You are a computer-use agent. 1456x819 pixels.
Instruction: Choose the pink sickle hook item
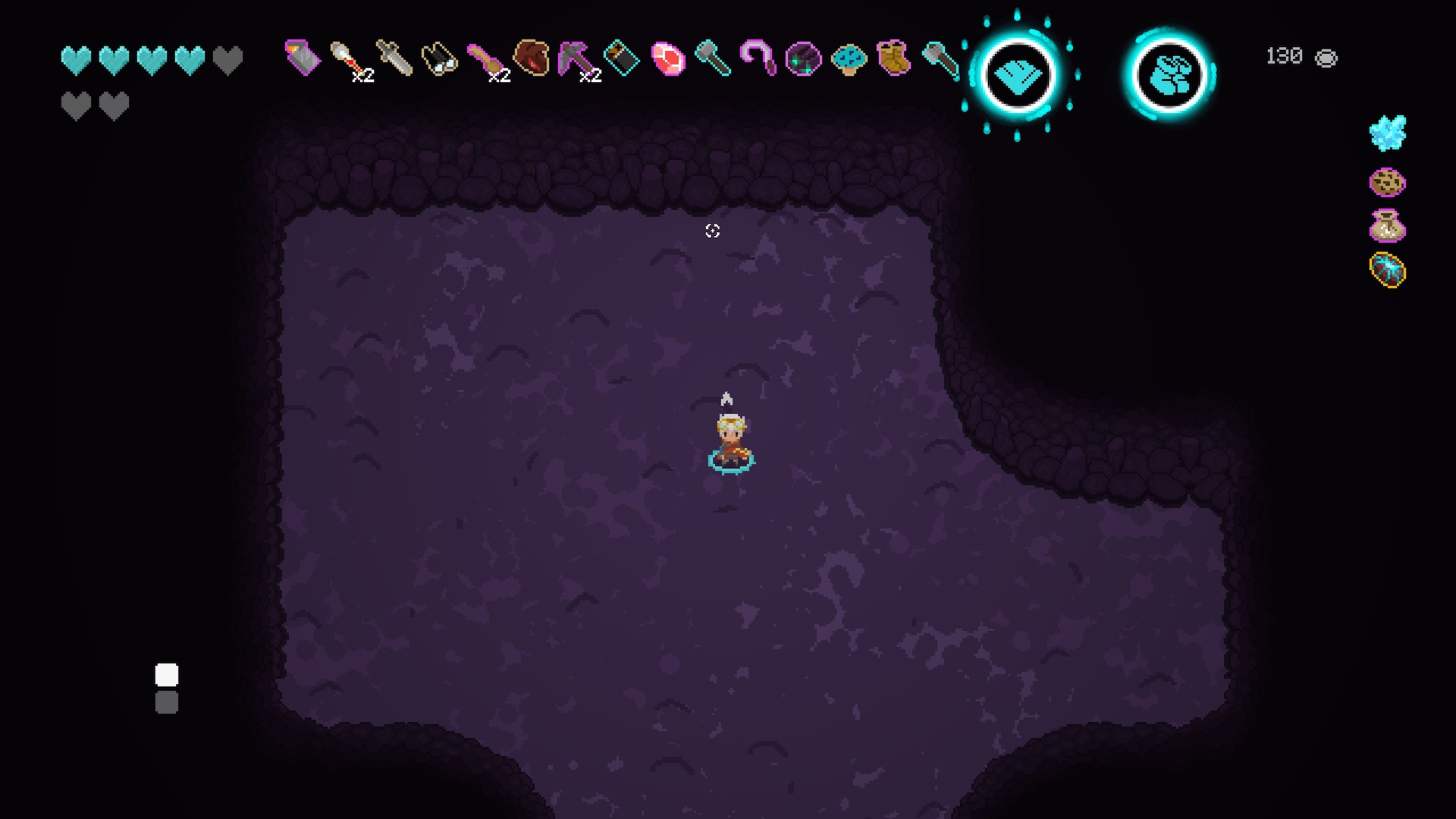point(758,58)
